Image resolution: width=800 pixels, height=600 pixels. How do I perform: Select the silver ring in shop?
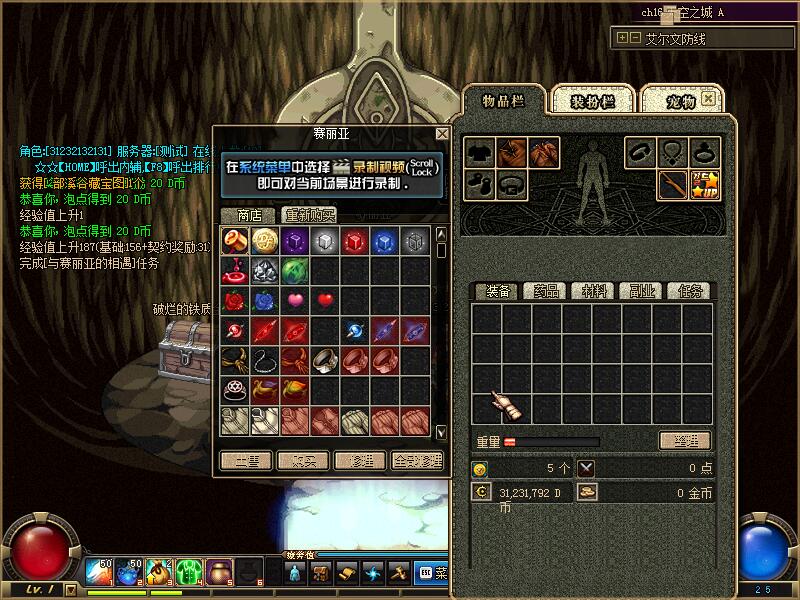pyautogui.click(x=325, y=360)
